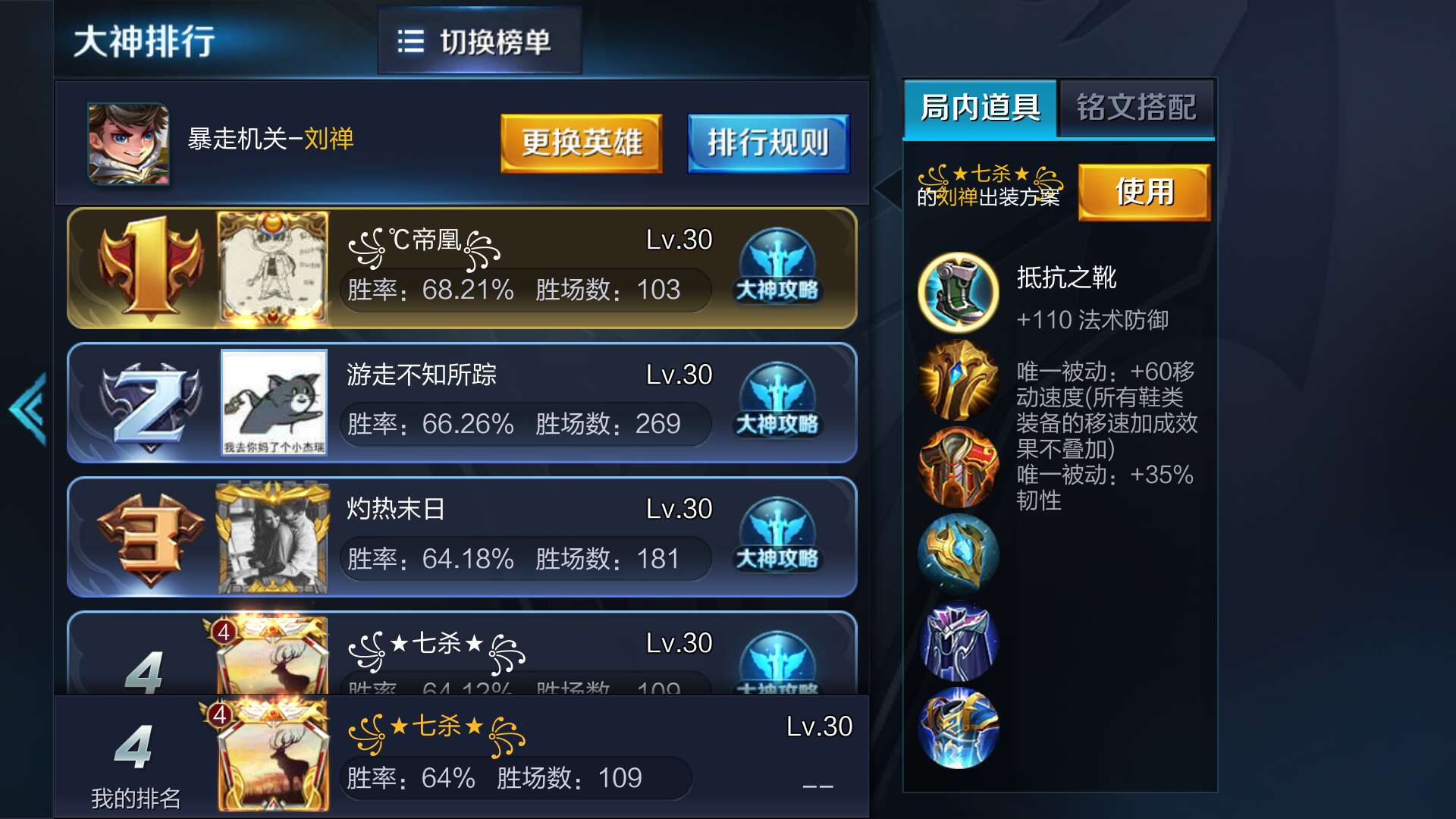Click 更换英雄 to change hero
Screen dimensions: 1456x819
tap(581, 143)
